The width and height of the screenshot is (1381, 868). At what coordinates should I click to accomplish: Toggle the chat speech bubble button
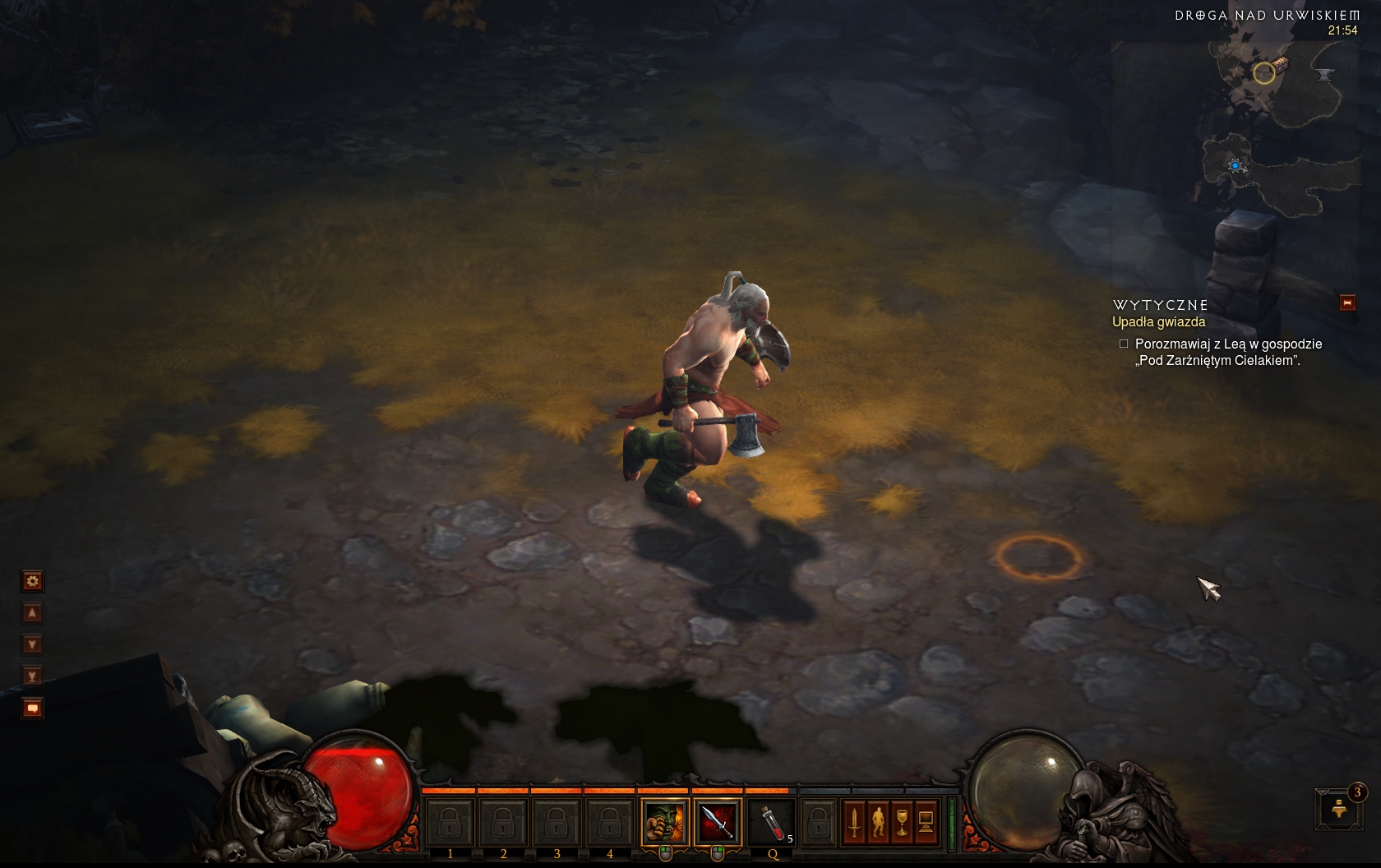(33, 708)
